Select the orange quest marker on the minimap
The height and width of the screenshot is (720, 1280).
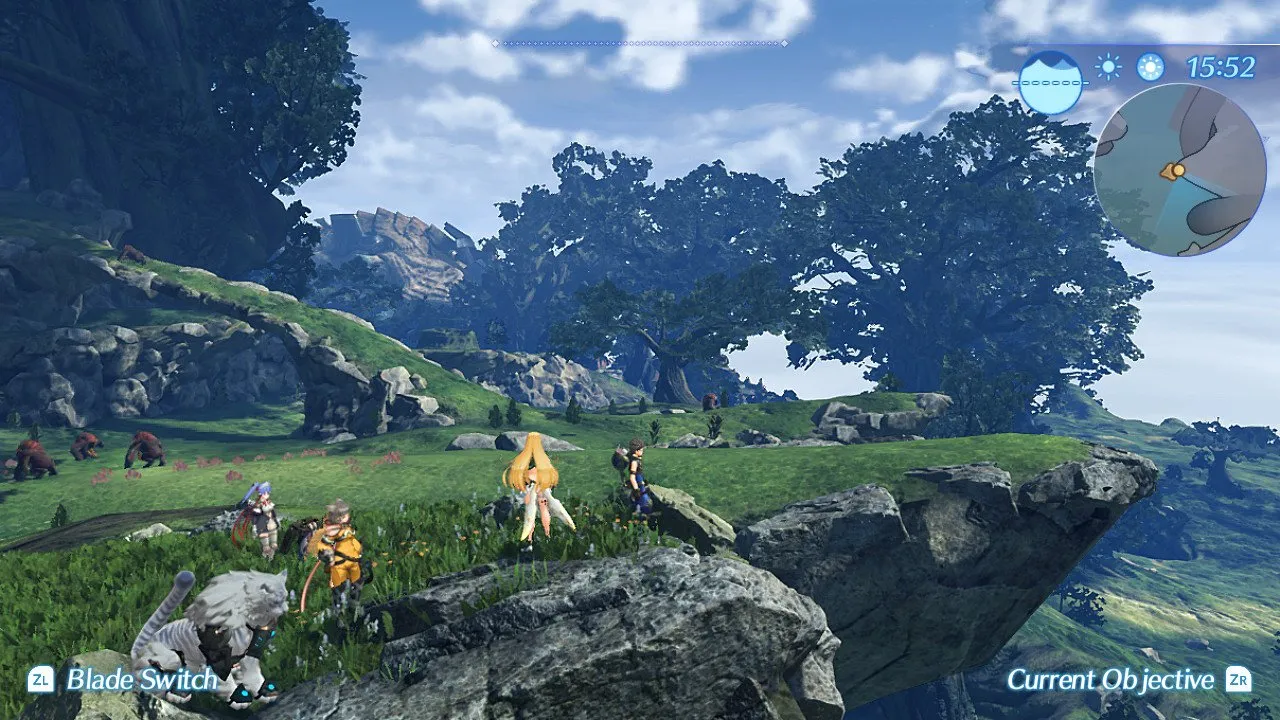(1179, 169)
